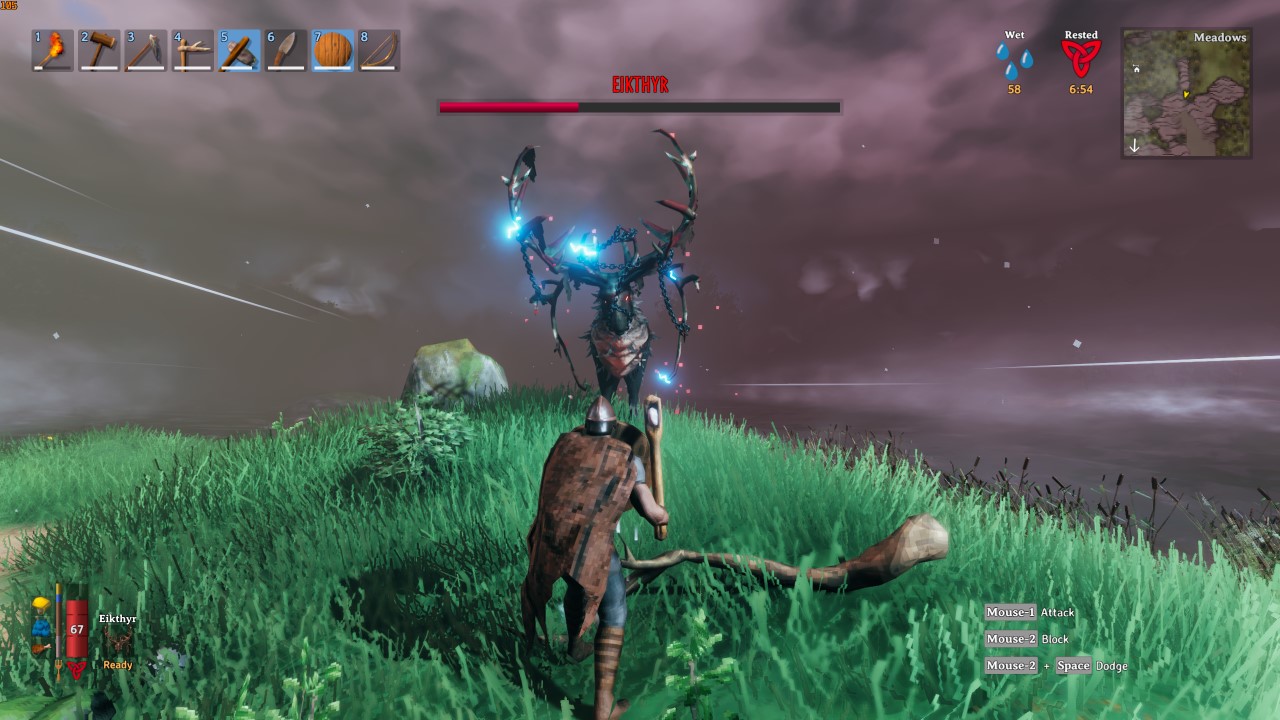Select the torch in hotbar slot 1
Viewport: 1280px width, 720px height.
[x=53, y=50]
